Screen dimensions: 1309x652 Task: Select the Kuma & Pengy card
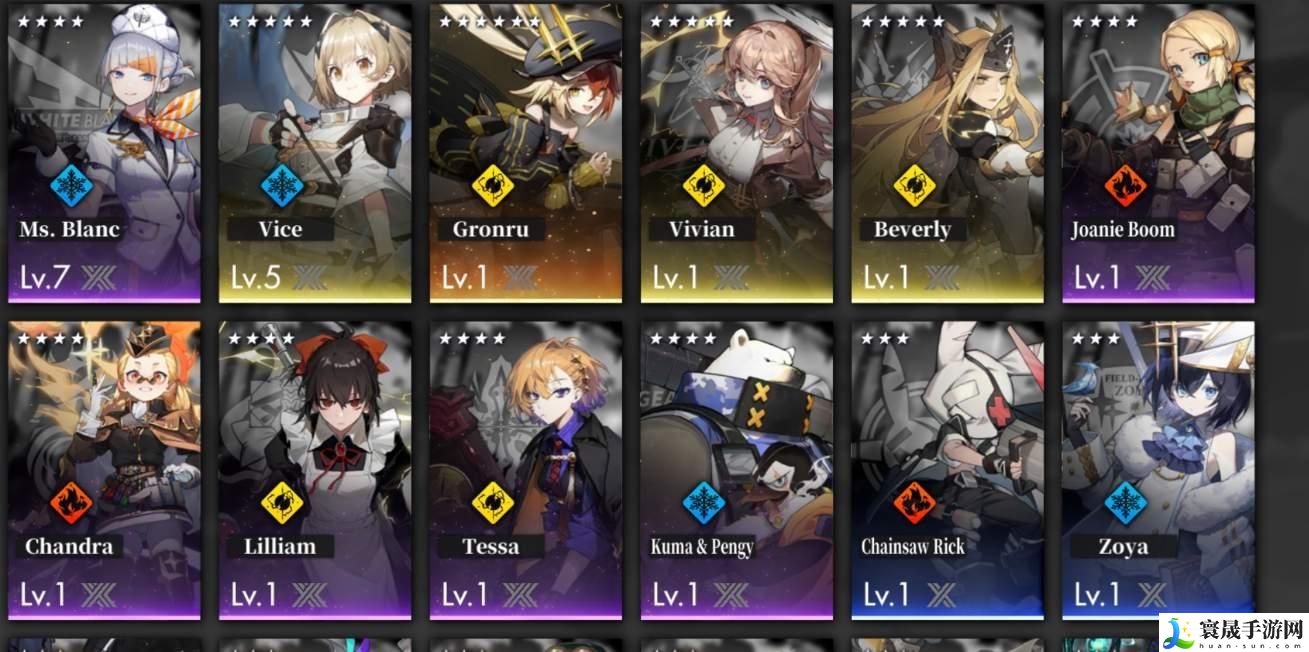tap(737, 468)
